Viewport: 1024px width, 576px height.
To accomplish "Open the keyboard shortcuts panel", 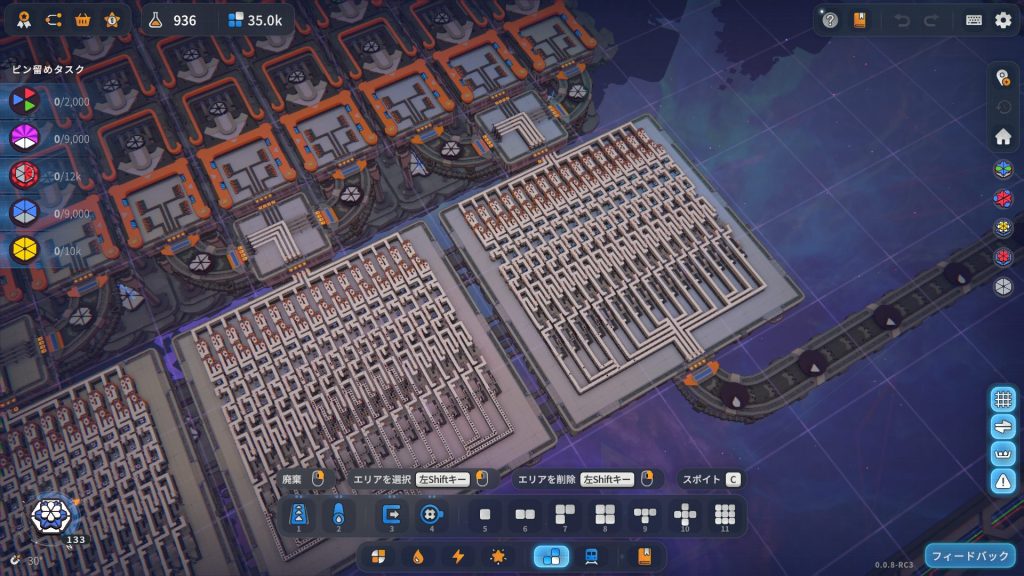I will 974,20.
